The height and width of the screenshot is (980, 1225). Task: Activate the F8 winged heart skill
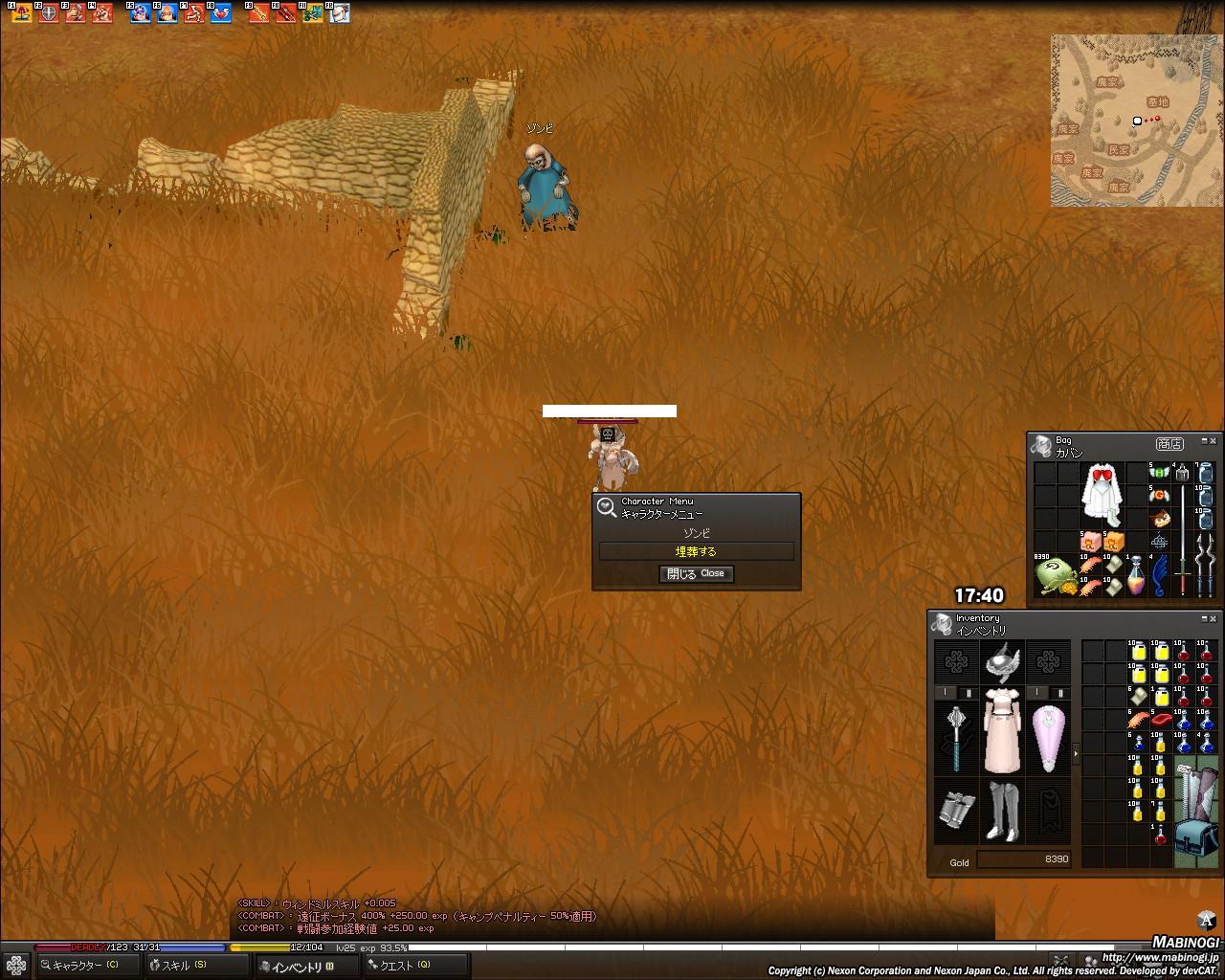221,13
